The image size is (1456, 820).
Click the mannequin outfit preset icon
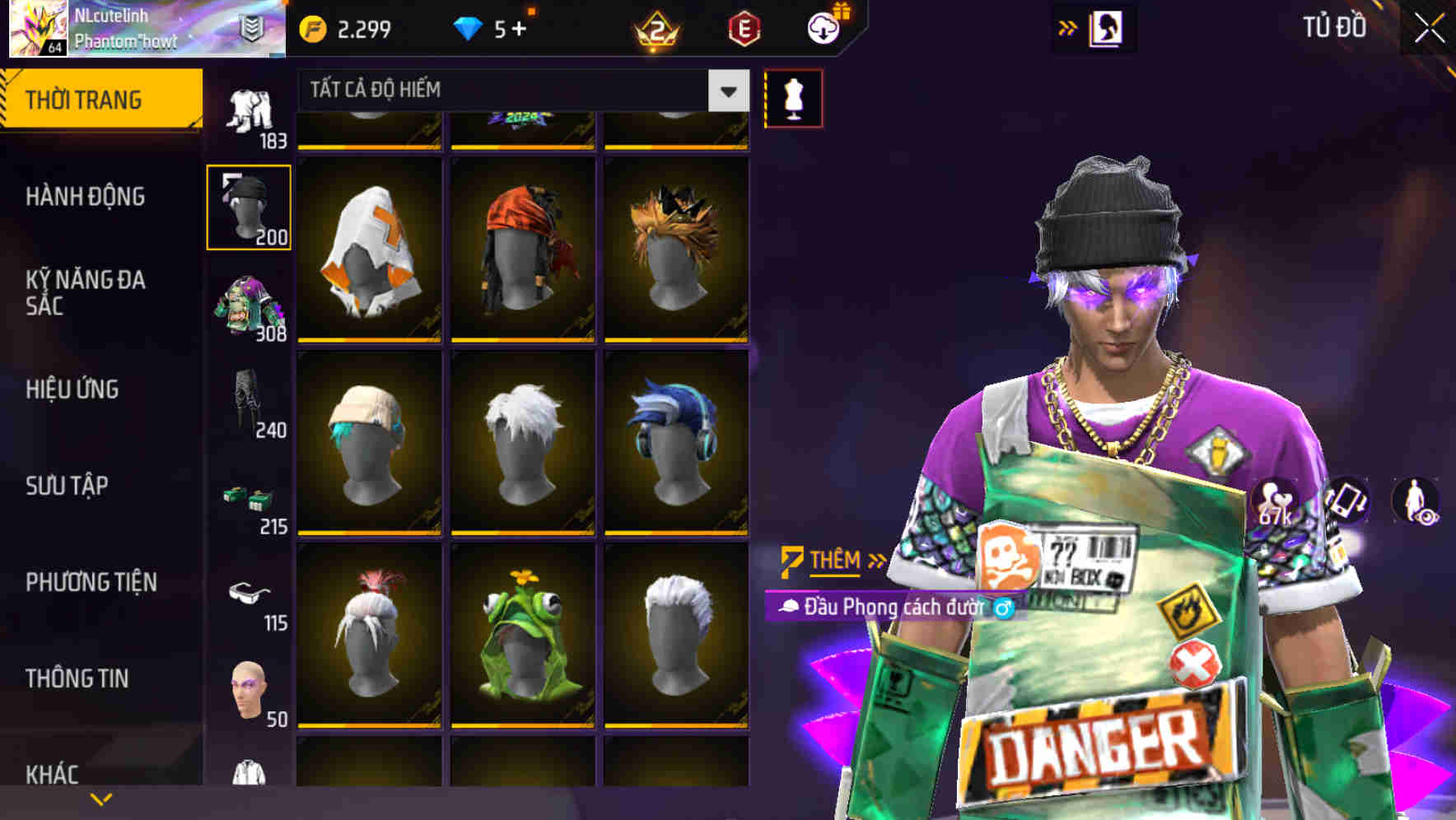click(x=793, y=97)
